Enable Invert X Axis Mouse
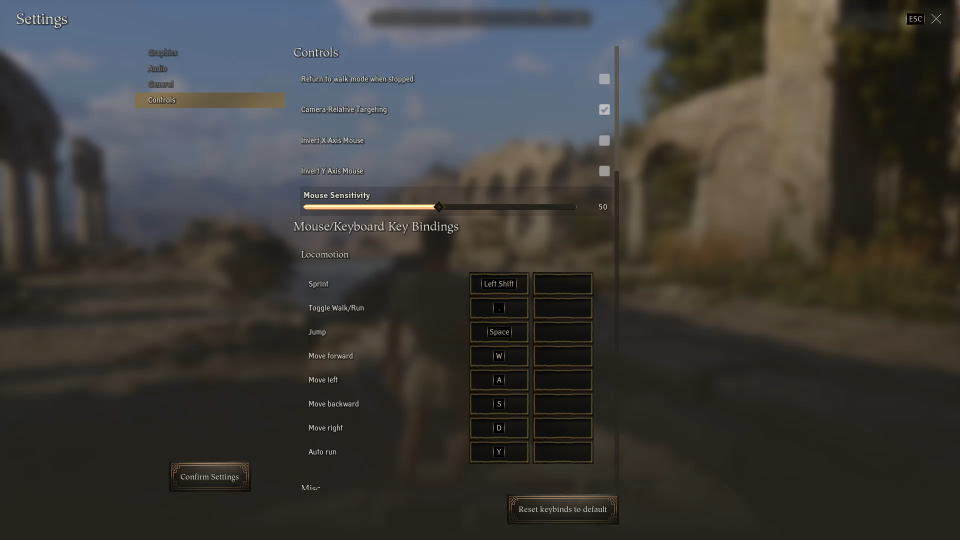The height and width of the screenshot is (540, 960). coord(604,140)
